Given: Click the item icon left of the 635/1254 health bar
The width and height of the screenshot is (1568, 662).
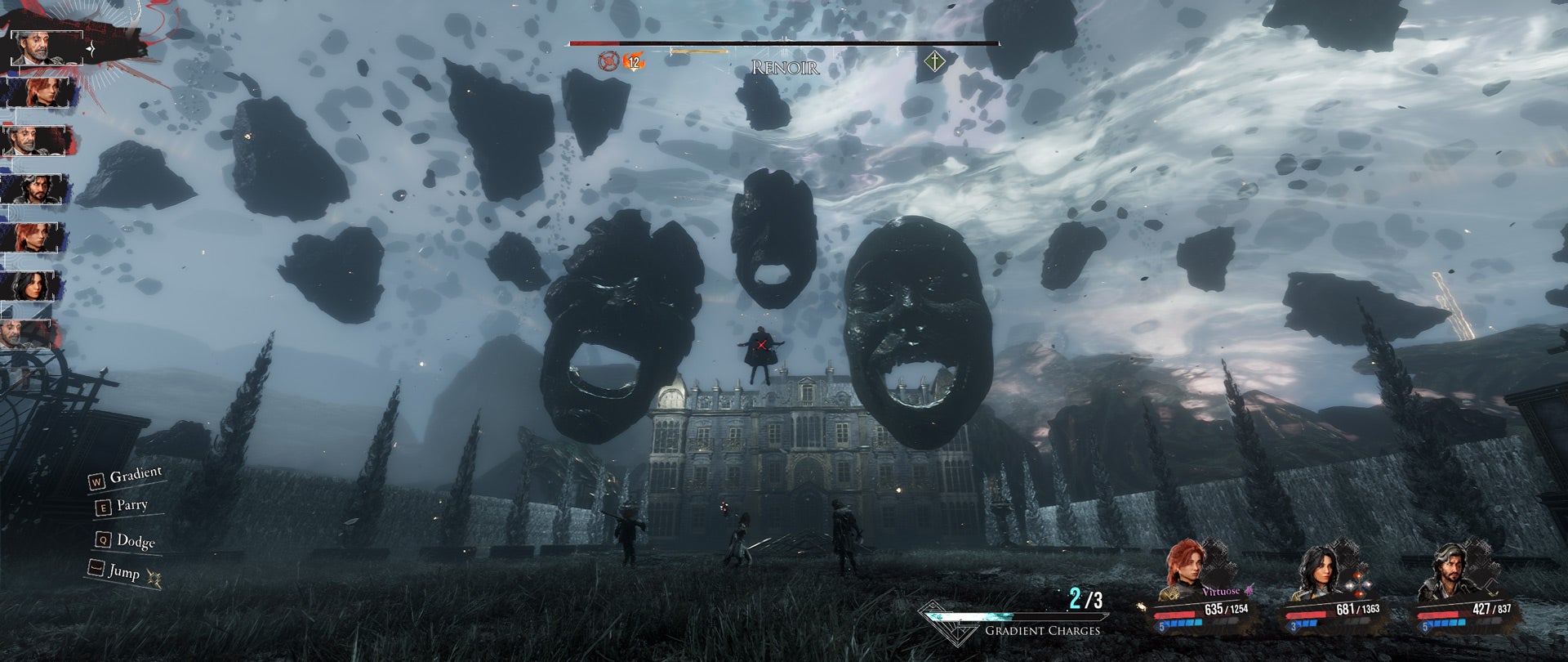Looking at the screenshot, I should [1141, 606].
